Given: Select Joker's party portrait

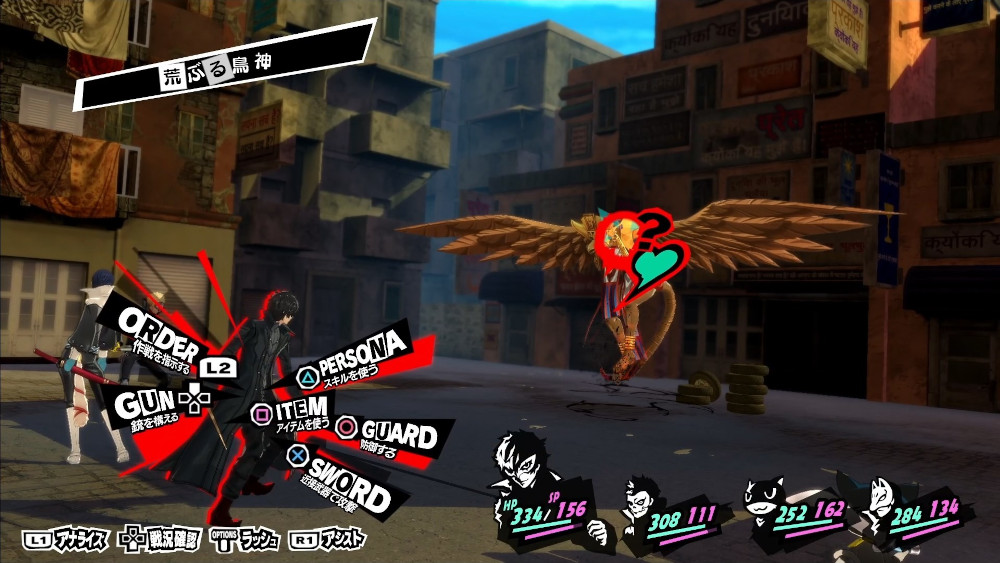Looking at the screenshot, I should click(x=523, y=463).
